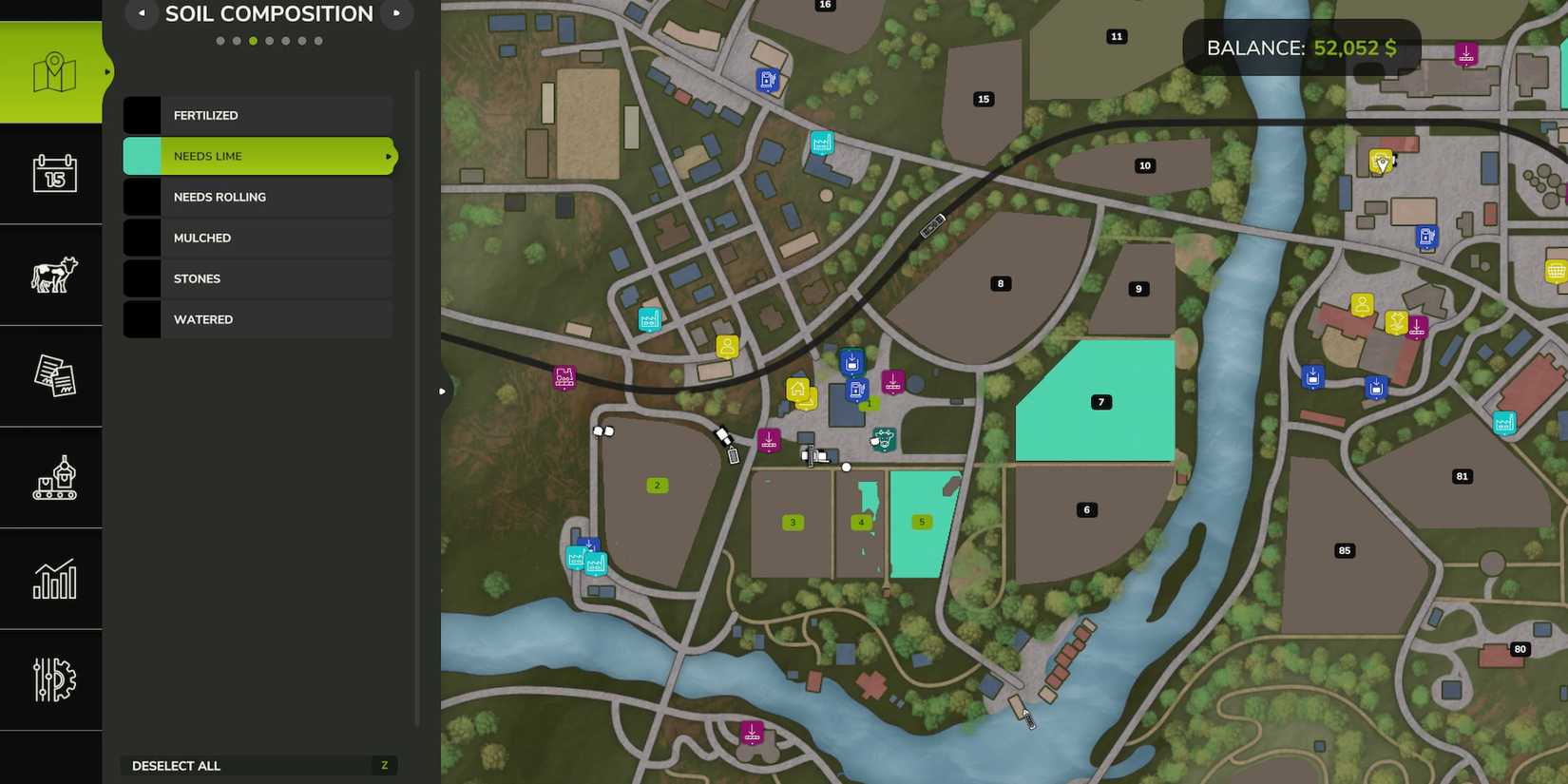Open the game settings panel in the sidebar
Image resolution: width=1568 pixels, height=784 pixels.
click(52, 679)
